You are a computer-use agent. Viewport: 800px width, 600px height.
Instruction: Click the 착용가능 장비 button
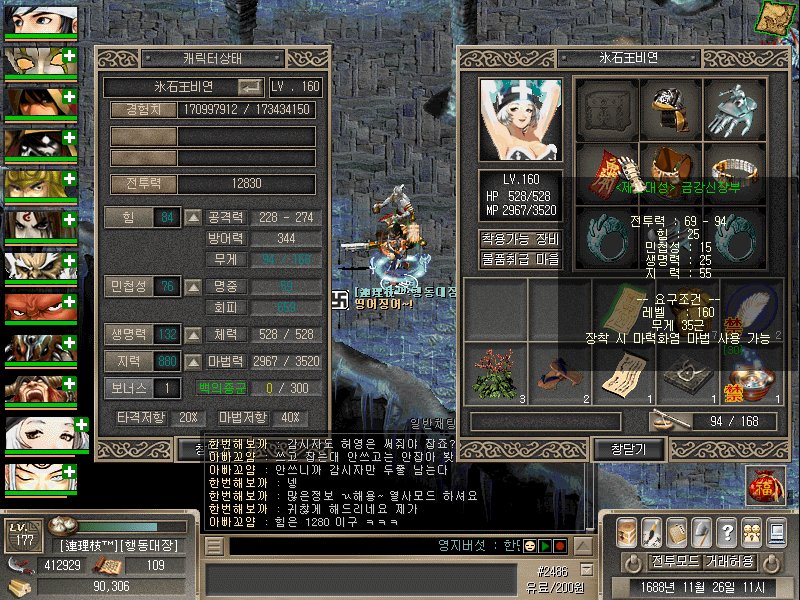520,239
